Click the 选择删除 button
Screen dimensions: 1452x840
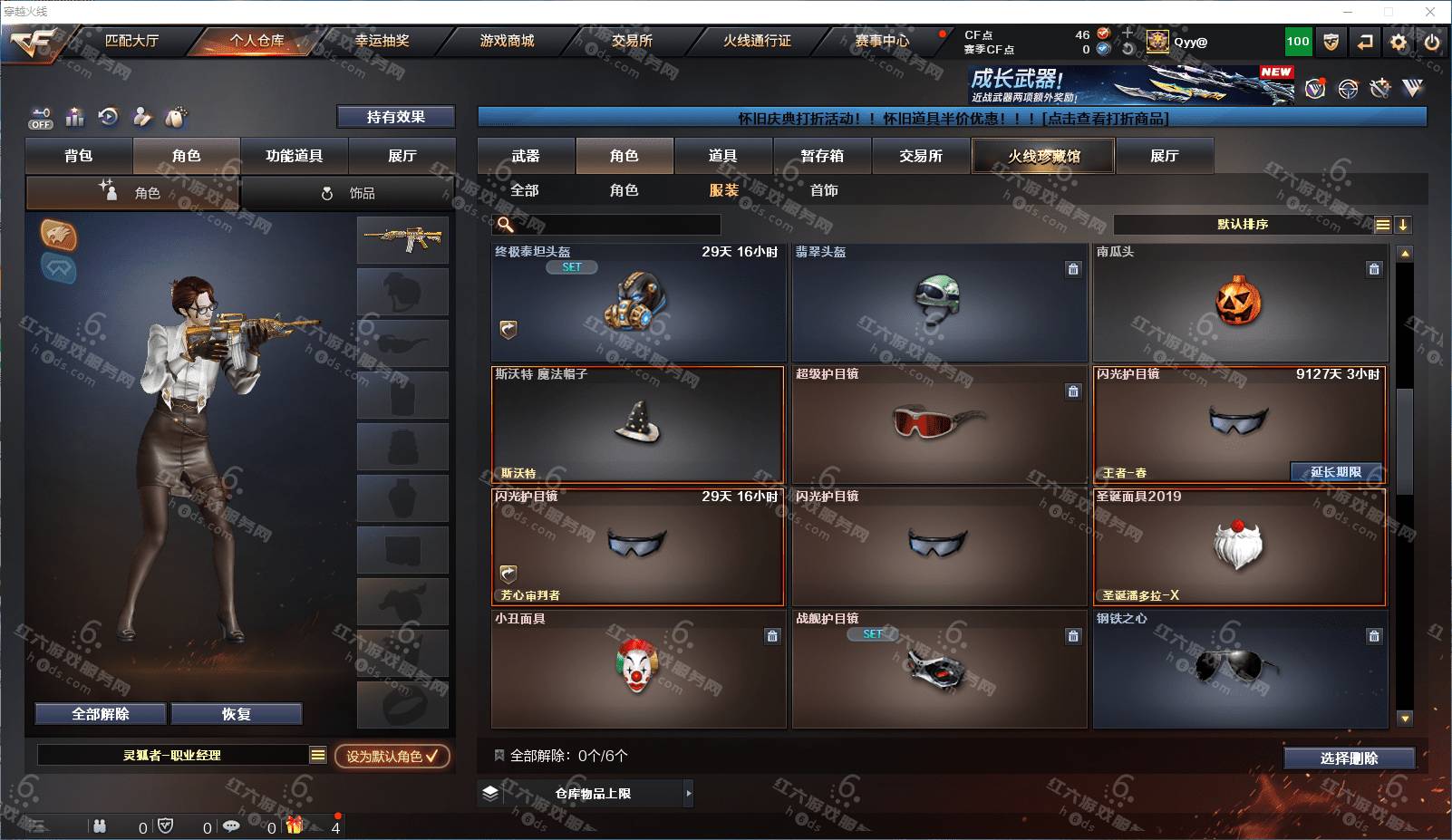click(1349, 758)
